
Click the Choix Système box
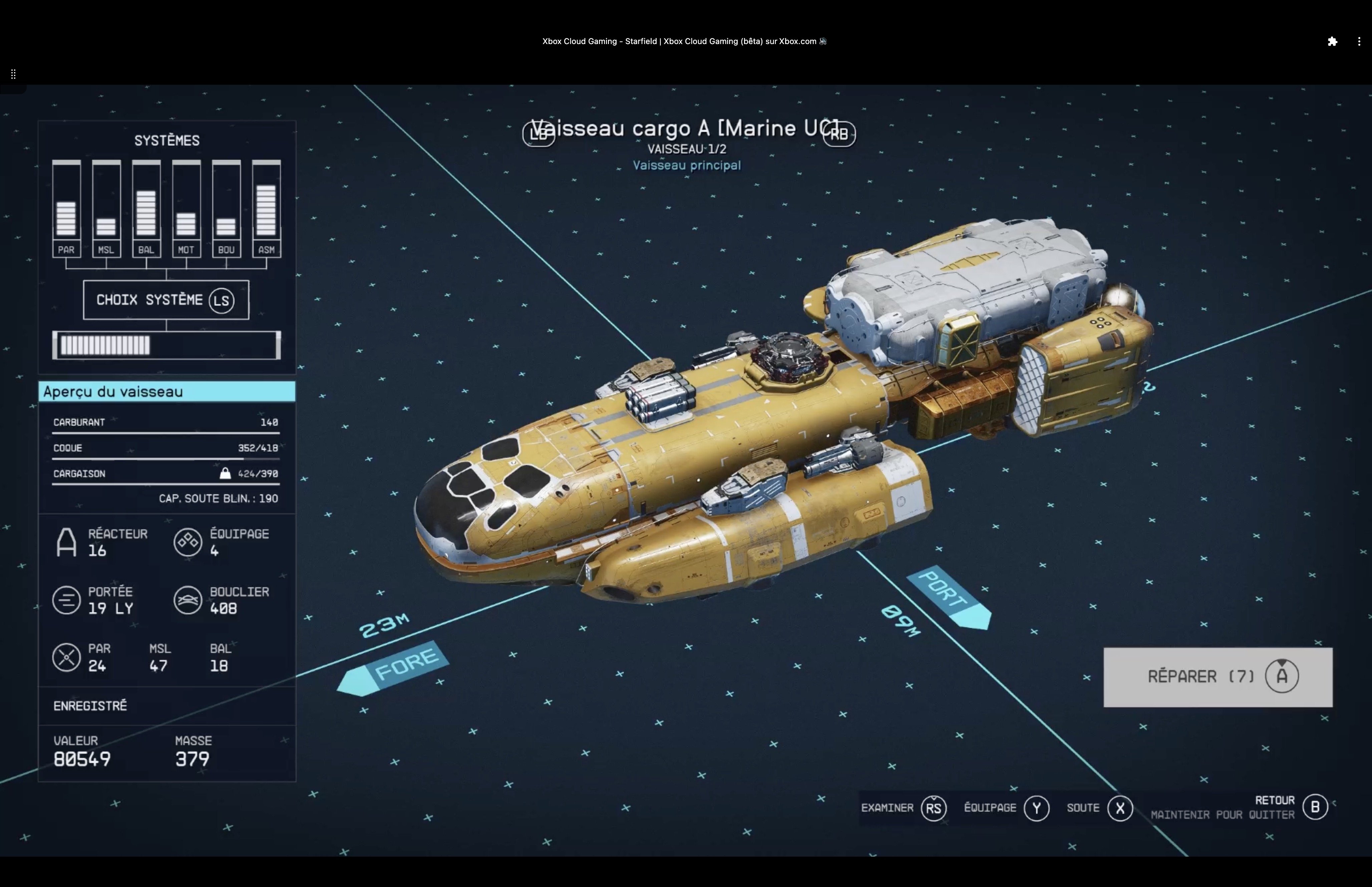[x=166, y=300]
